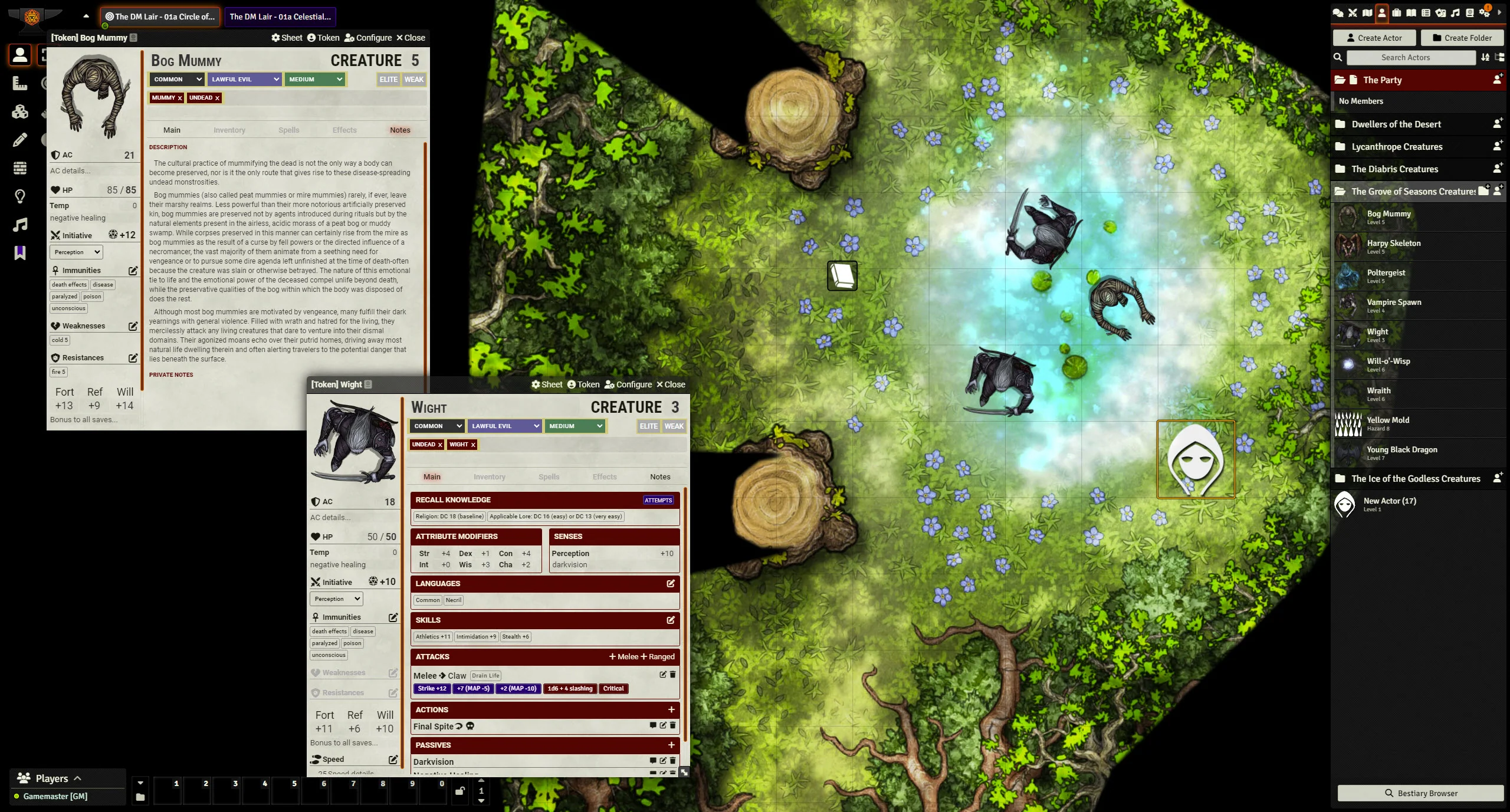Roll the Wight's claw Strike +12
This screenshot has width=1510, height=812.
click(x=432, y=689)
